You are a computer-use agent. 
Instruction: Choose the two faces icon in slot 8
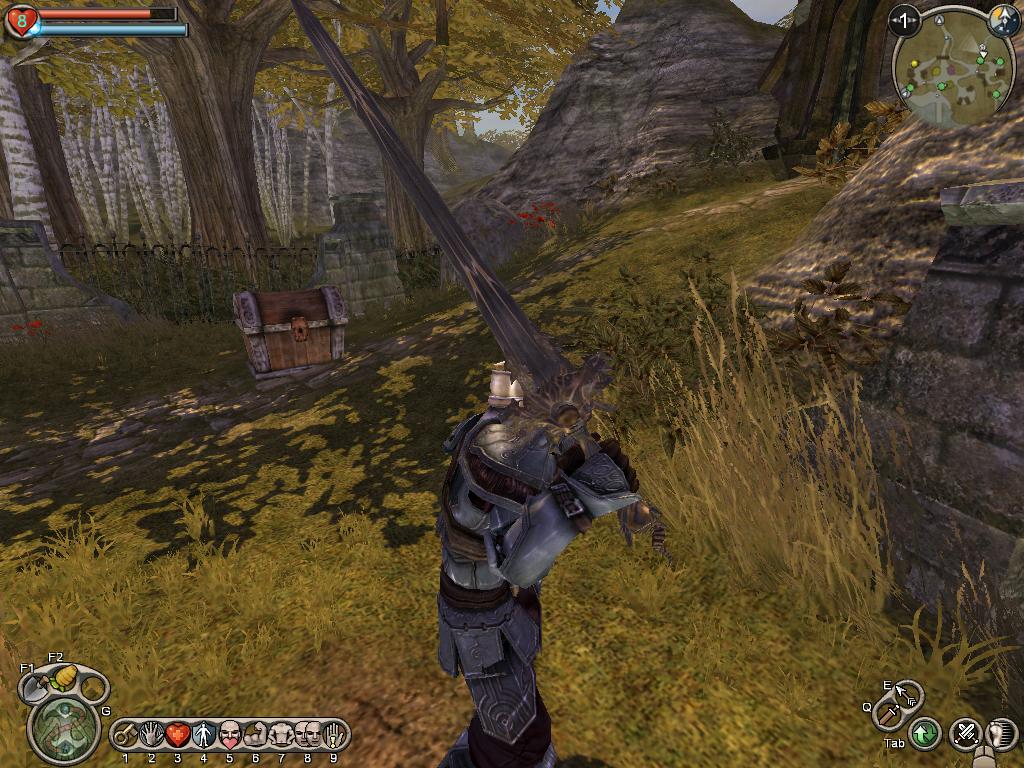point(308,735)
